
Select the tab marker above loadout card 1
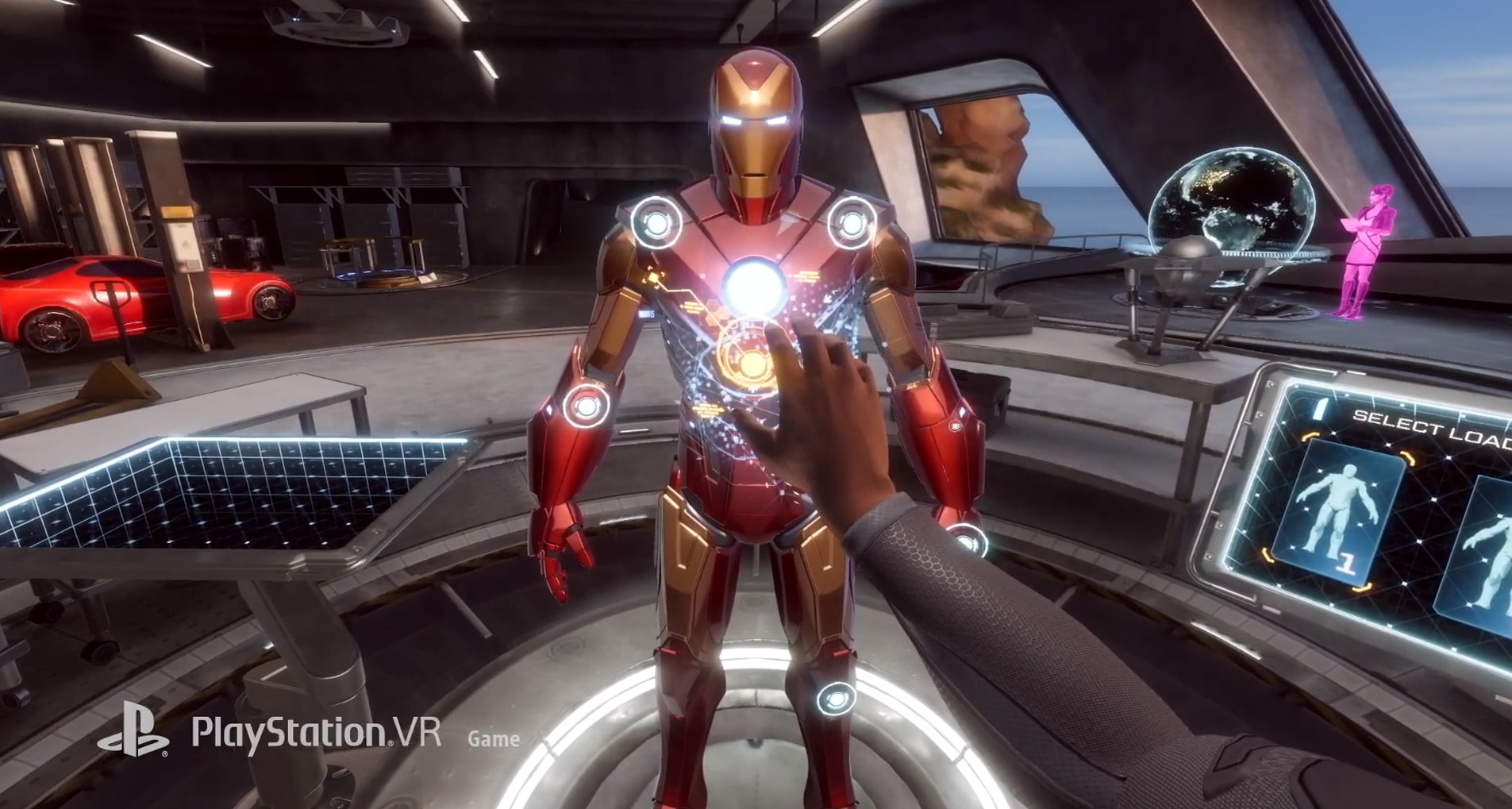point(1319,410)
